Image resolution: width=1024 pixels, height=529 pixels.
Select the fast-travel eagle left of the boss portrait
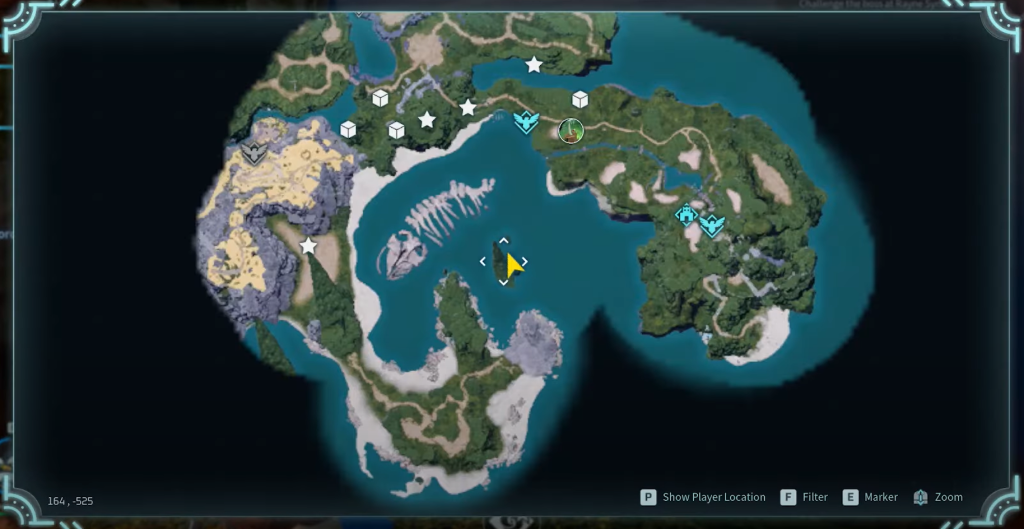tap(526, 122)
